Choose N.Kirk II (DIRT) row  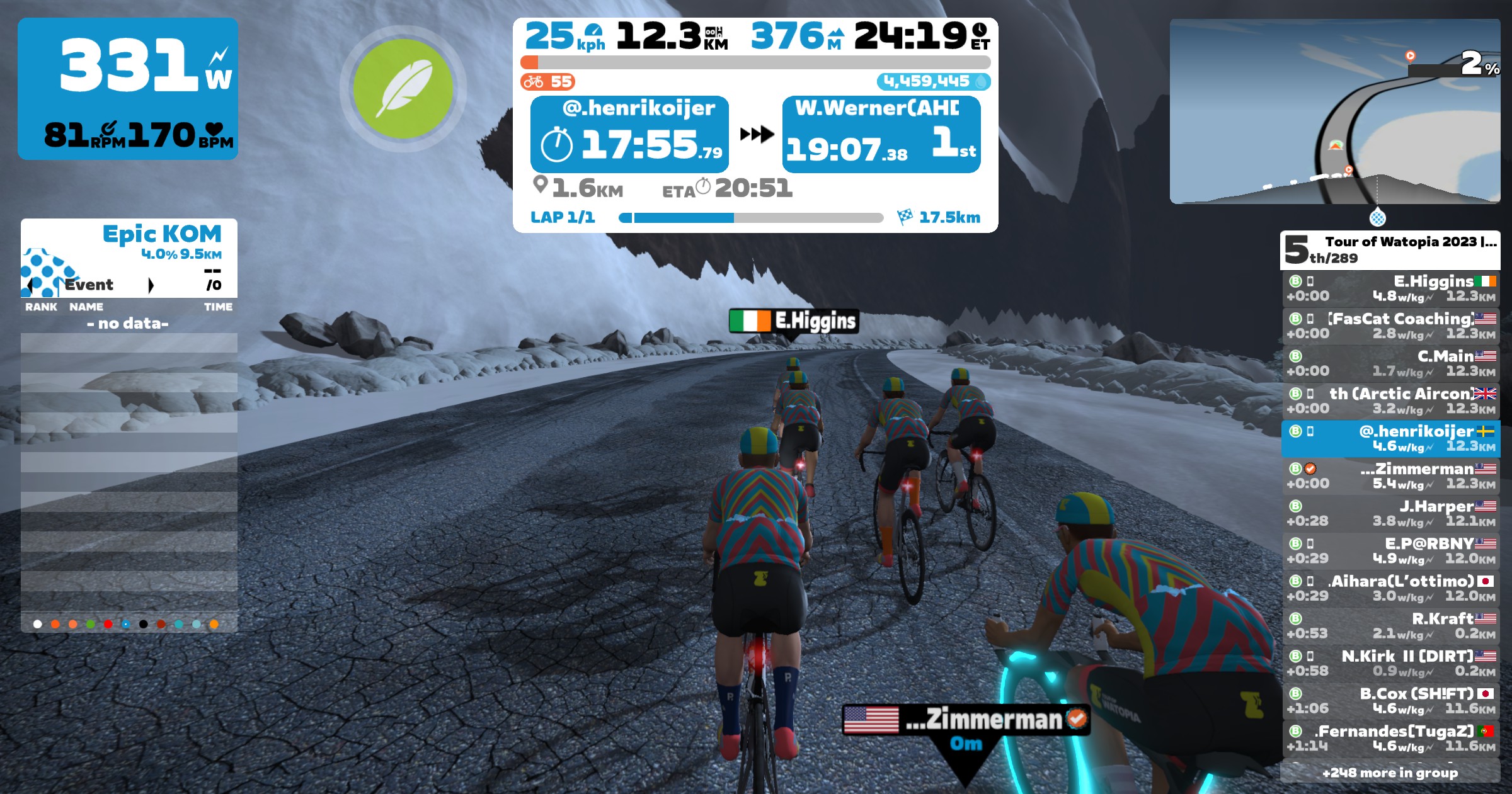1390,663
